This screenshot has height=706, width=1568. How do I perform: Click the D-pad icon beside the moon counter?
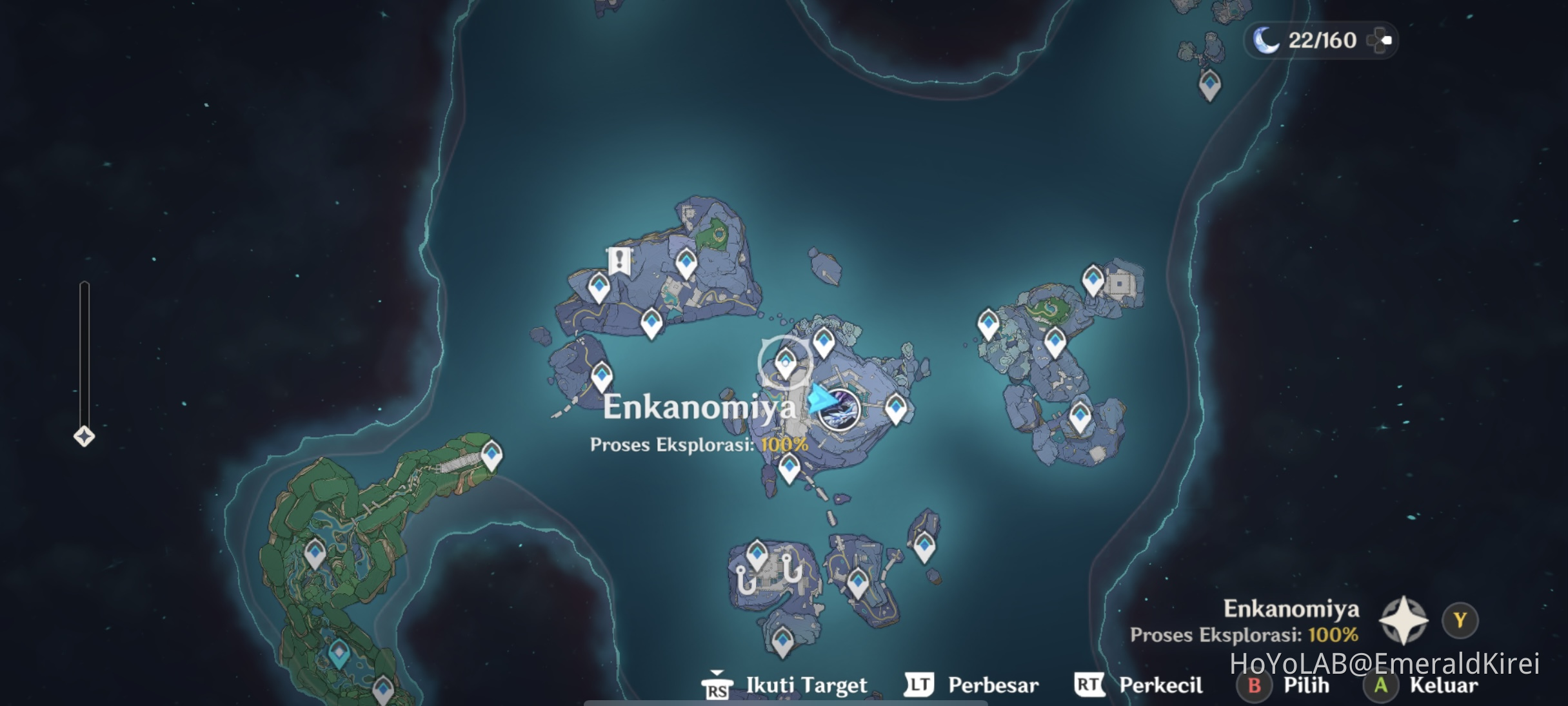pyautogui.click(x=1378, y=41)
